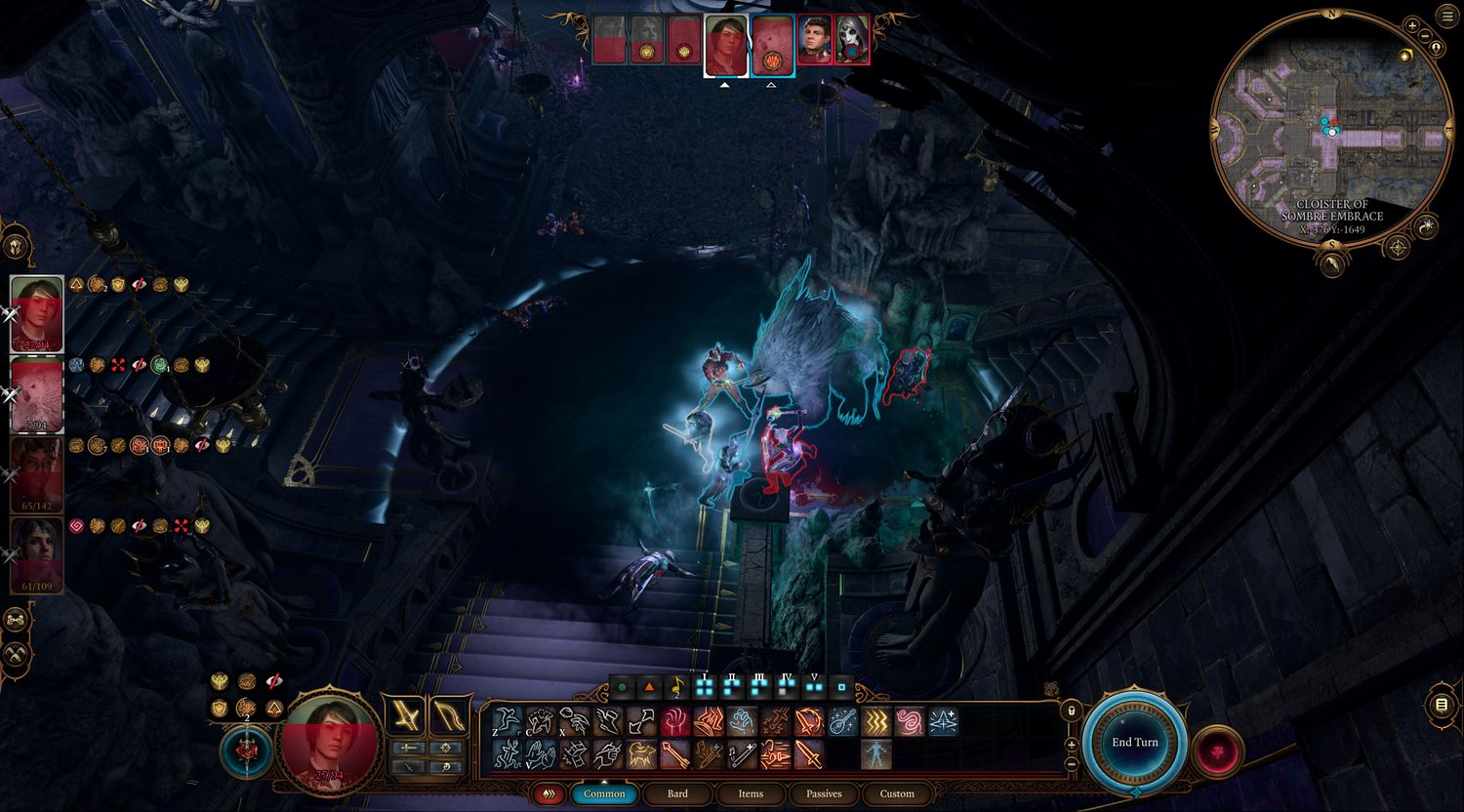
Task: Select the second party member portrait
Action: pos(37,392)
